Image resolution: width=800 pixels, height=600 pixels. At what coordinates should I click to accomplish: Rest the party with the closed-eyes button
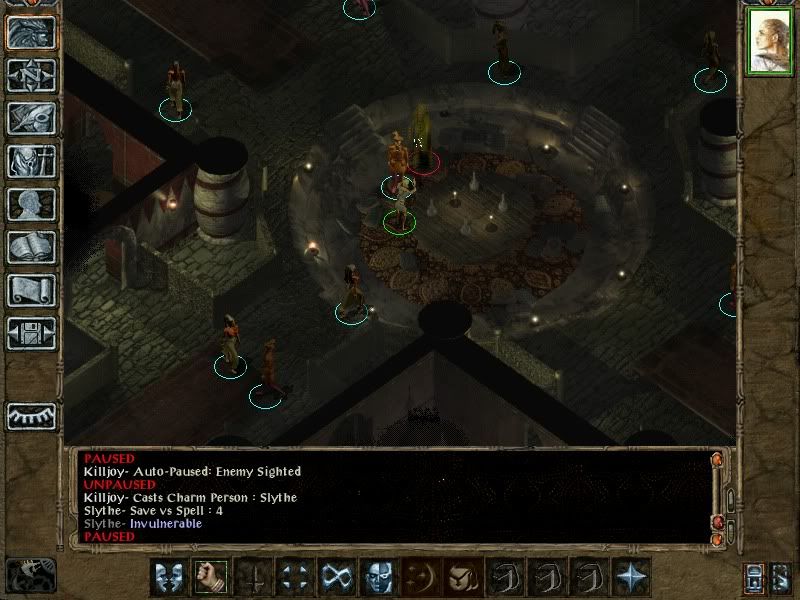(x=31, y=415)
